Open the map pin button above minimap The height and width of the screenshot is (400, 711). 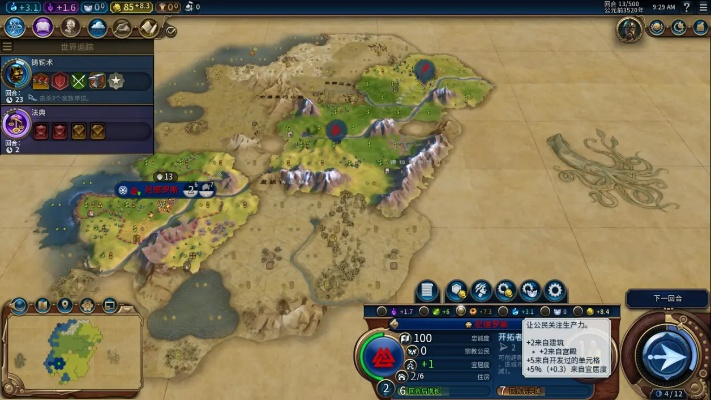(x=63, y=304)
